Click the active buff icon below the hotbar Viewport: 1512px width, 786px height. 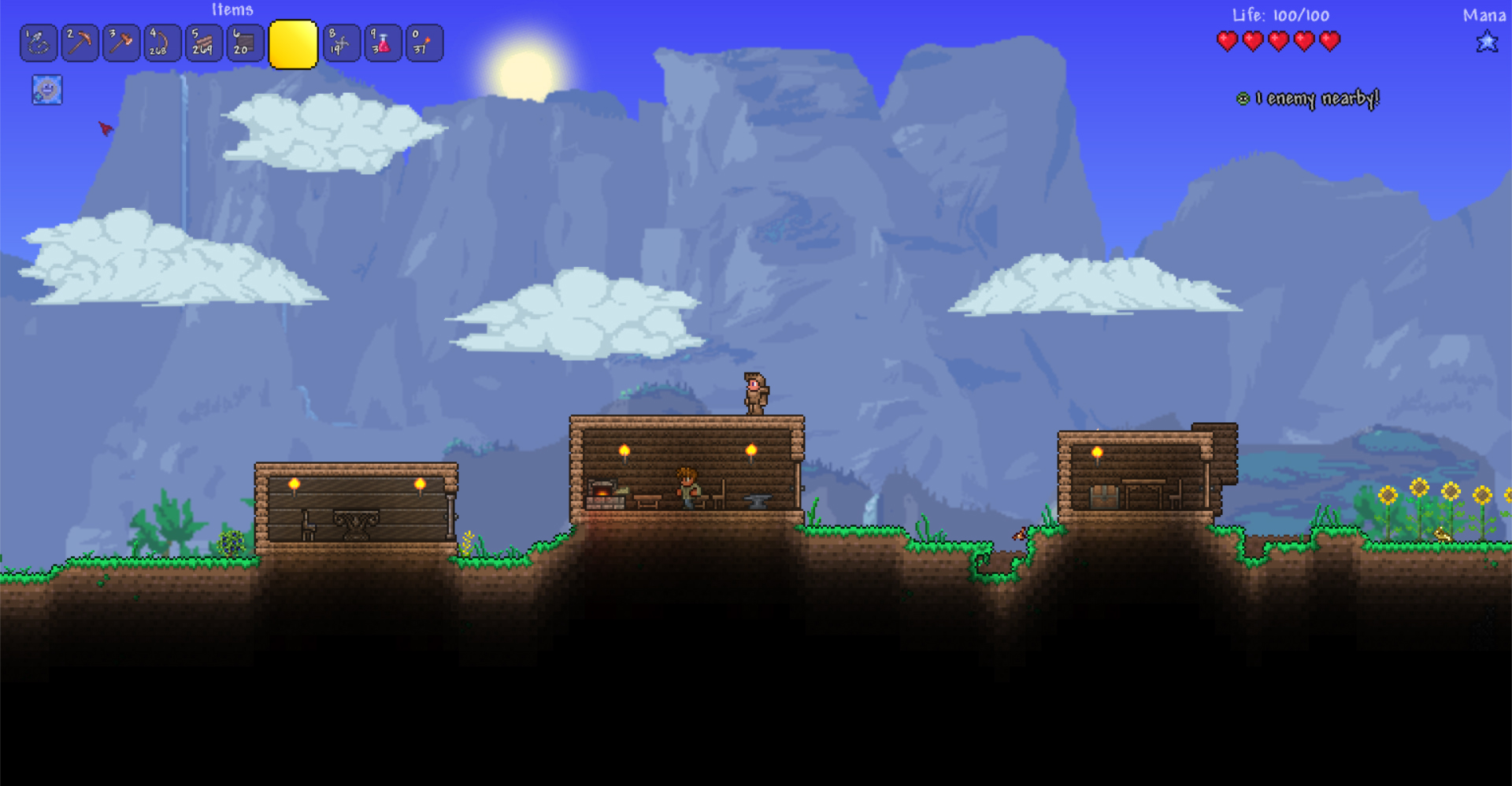(x=46, y=90)
